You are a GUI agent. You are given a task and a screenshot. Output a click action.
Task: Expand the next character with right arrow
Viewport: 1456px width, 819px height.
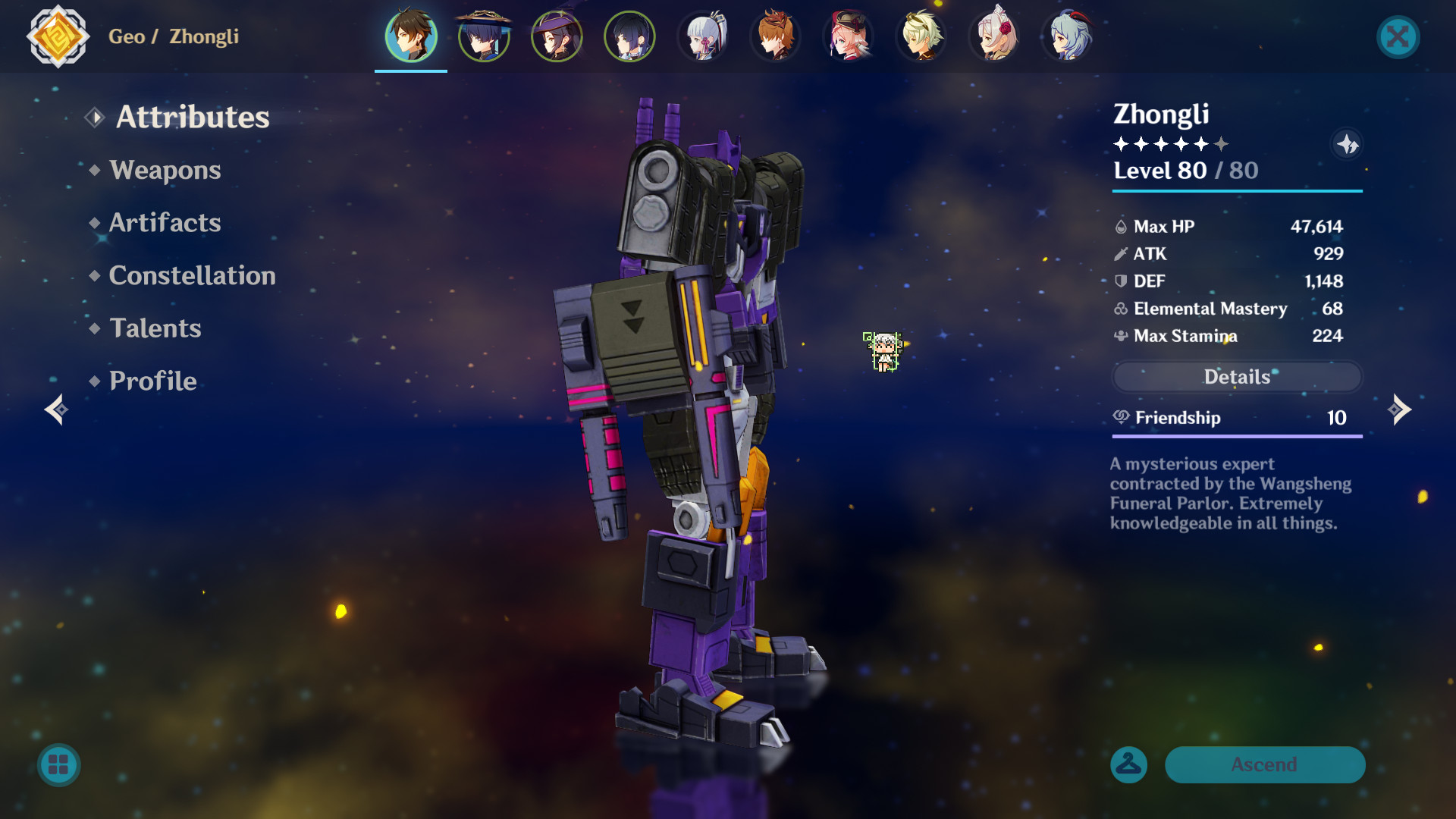click(1401, 409)
